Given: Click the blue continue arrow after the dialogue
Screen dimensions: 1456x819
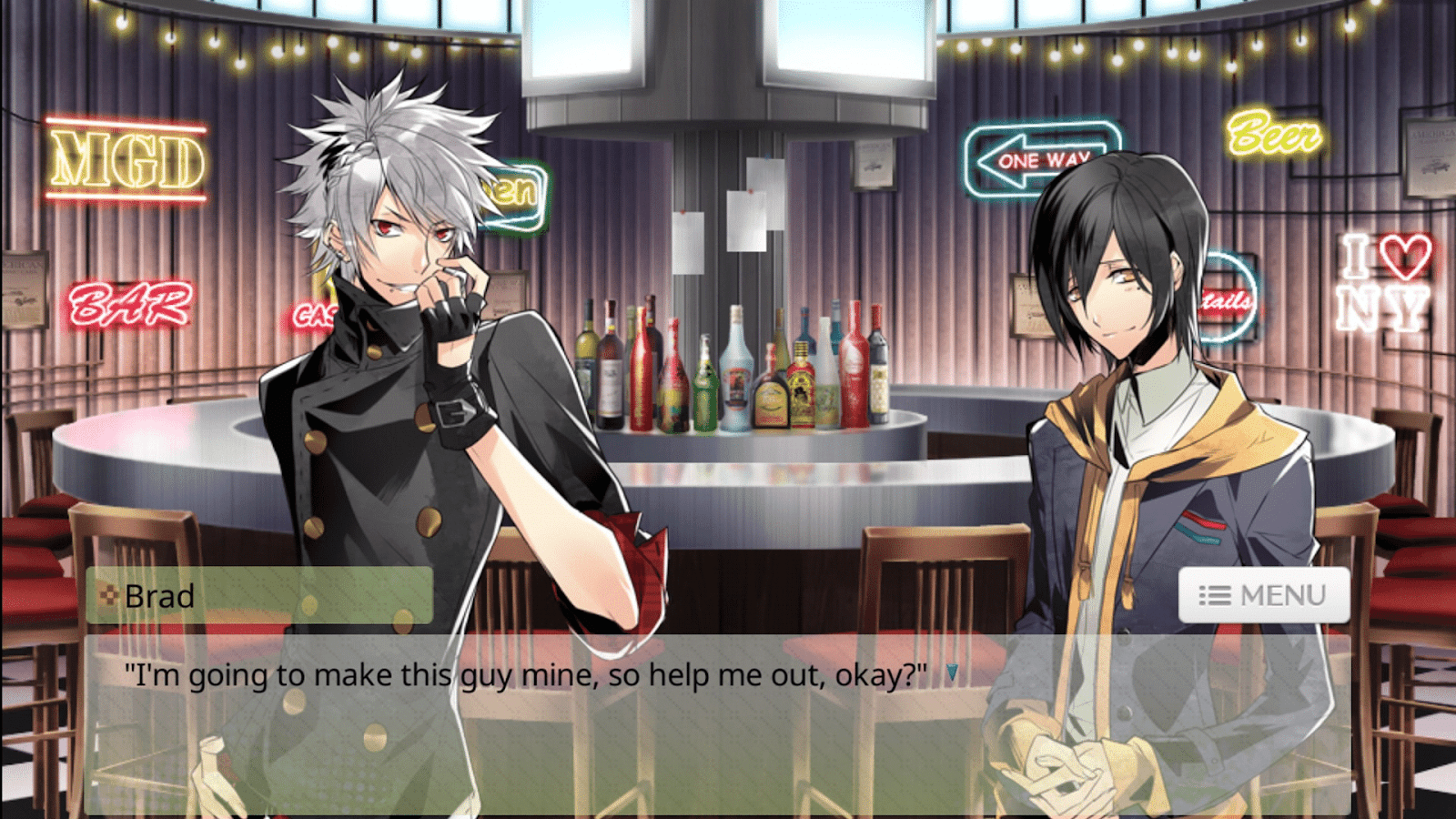Looking at the screenshot, I should [952, 673].
